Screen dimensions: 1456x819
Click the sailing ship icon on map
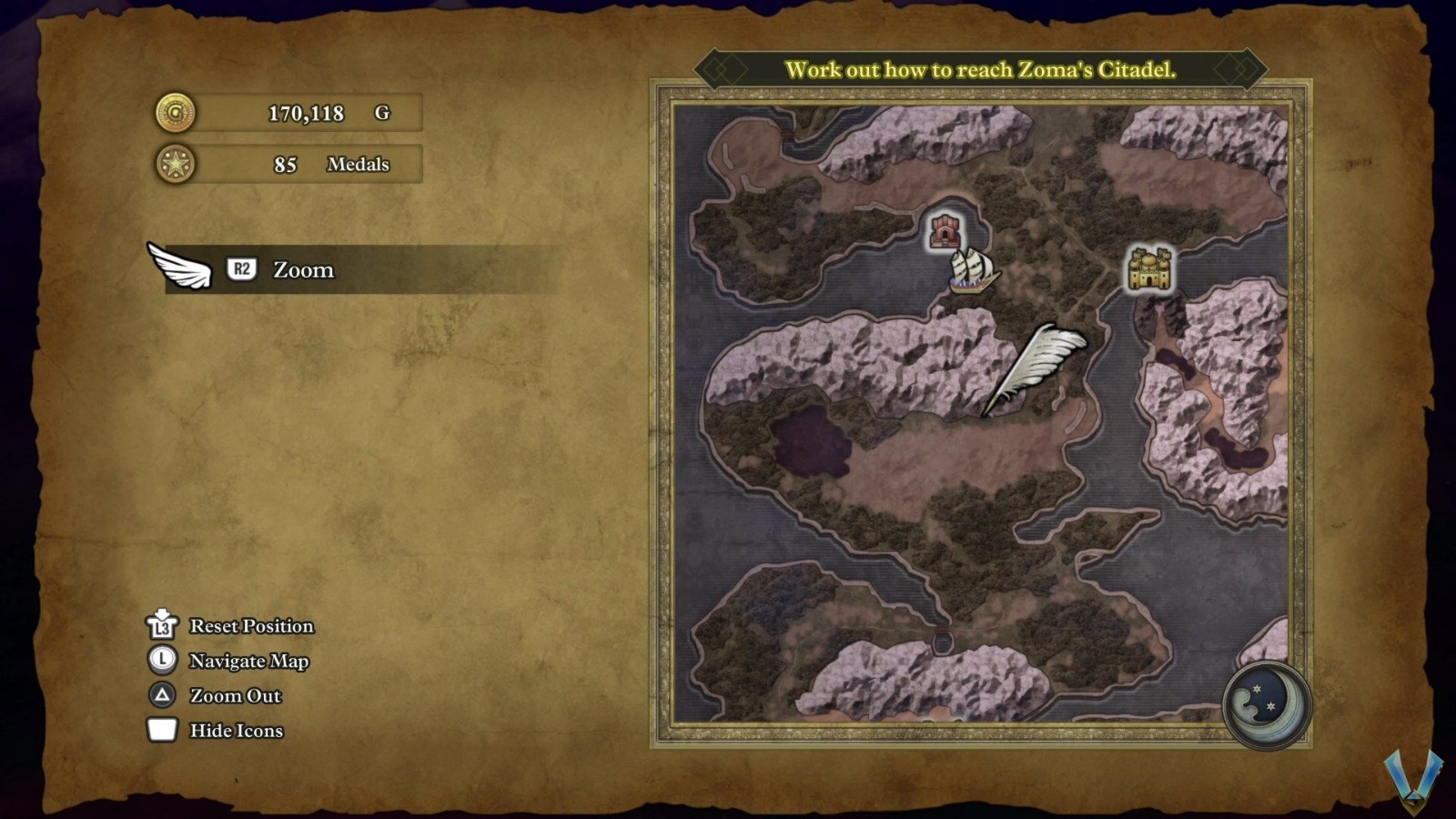tap(972, 270)
